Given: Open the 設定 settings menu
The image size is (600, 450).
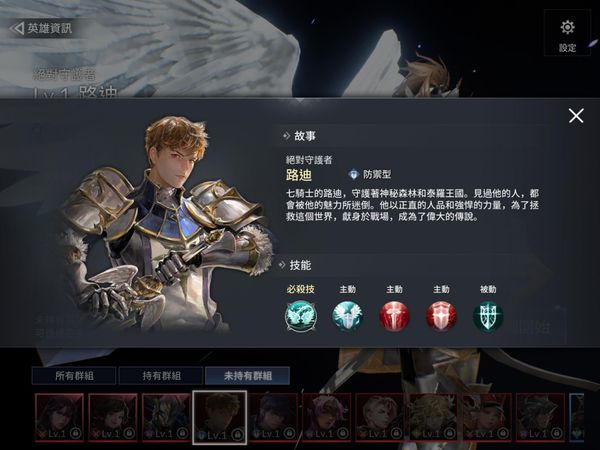Looking at the screenshot, I should click(567, 34).
